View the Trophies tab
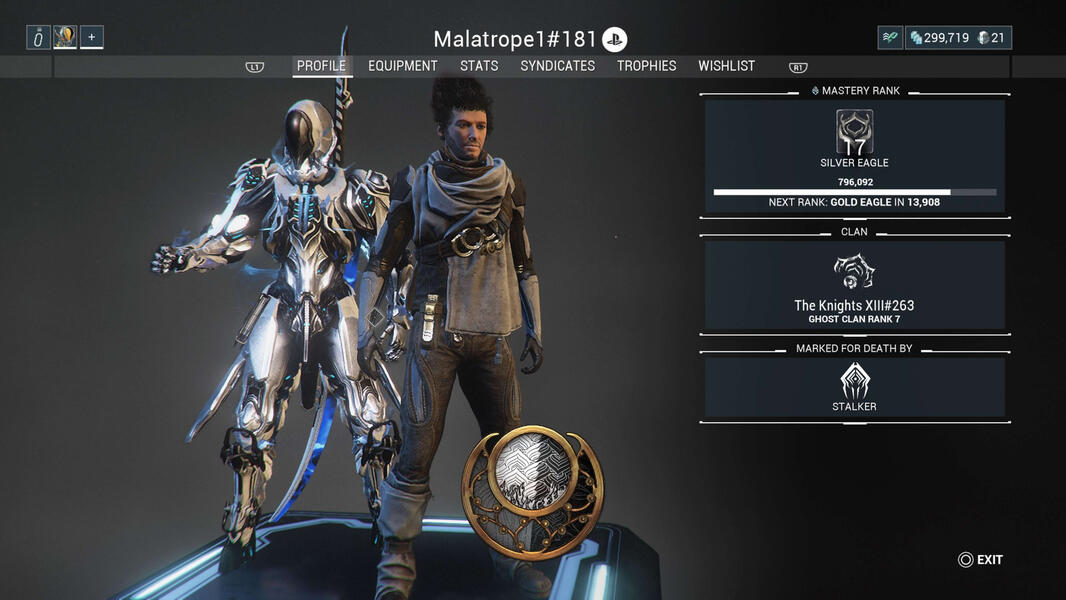The width and height of the screenshot is (1066, 600). [x=646, y=66]
